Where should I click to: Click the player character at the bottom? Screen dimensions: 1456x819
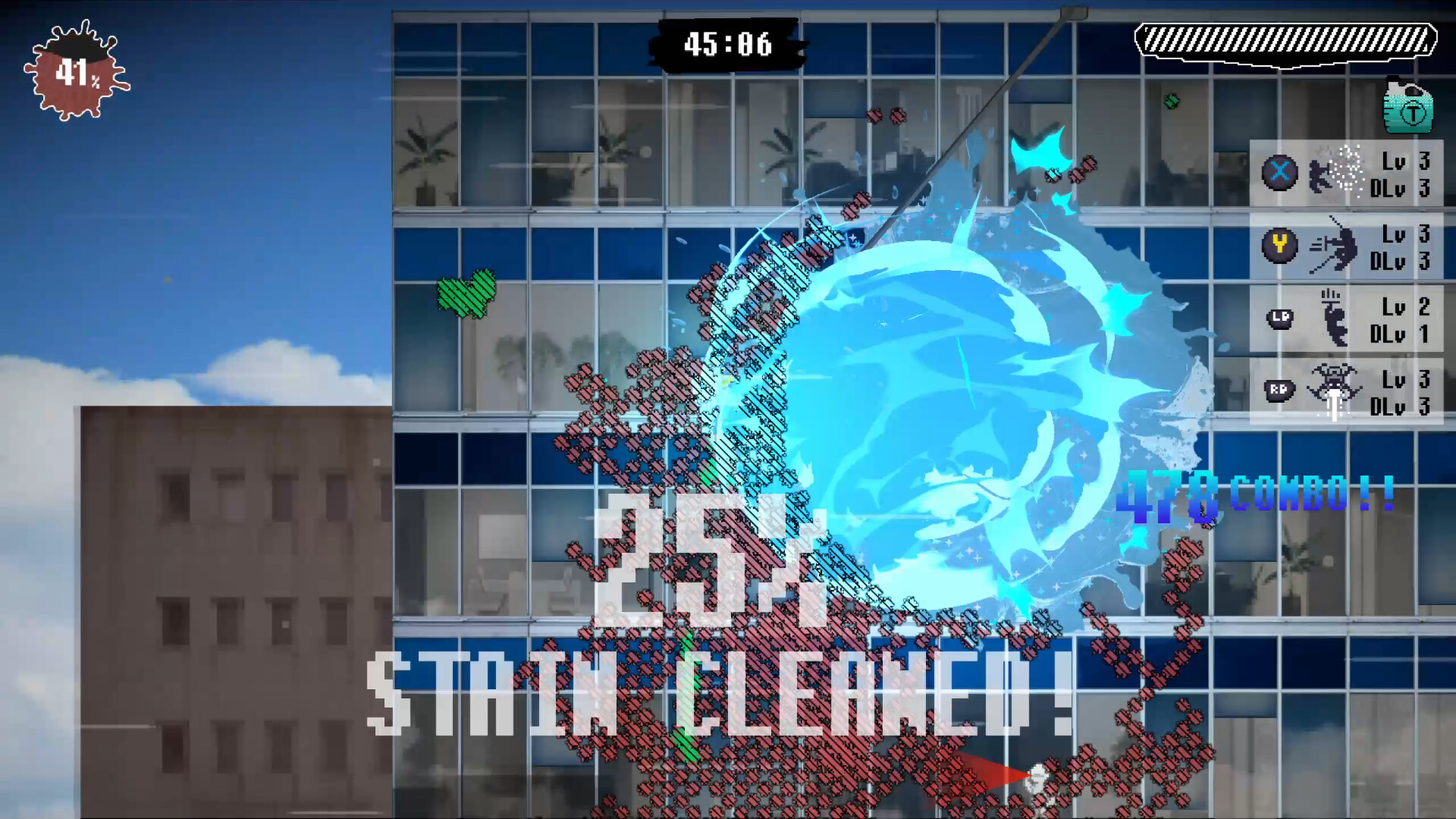coord(1037,781)
